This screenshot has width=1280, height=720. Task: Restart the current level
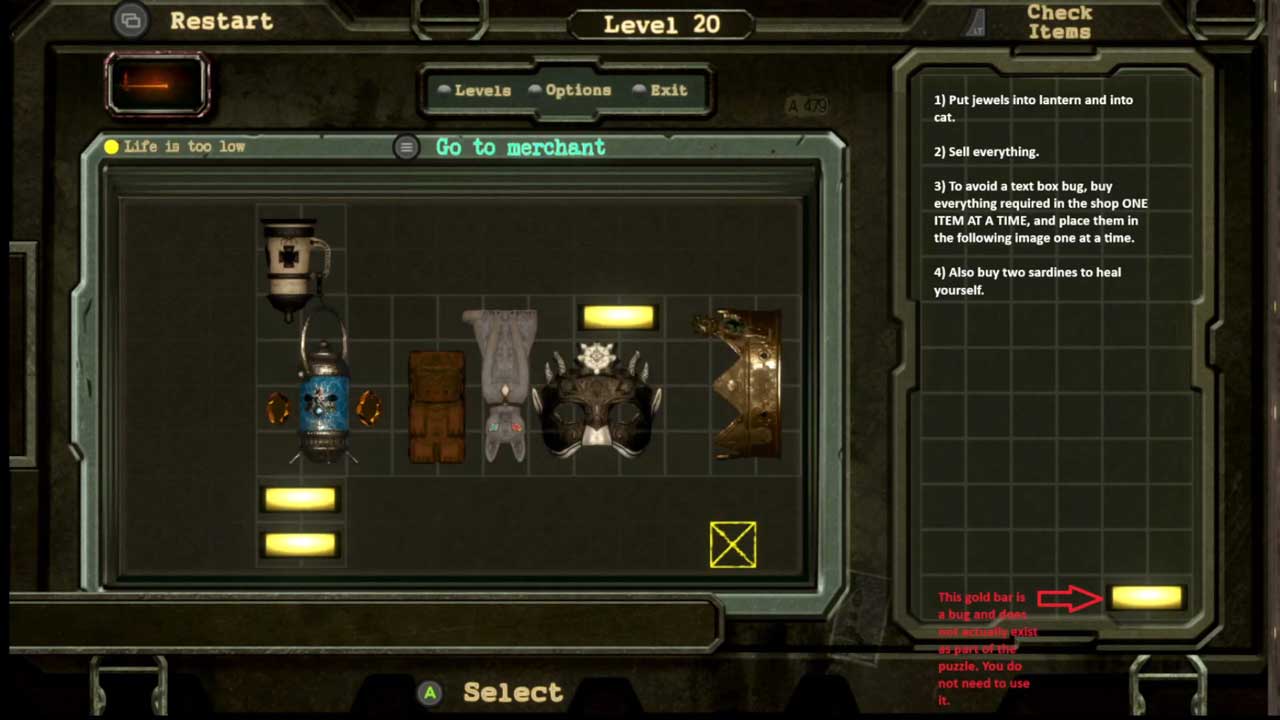tap(220, 21)
